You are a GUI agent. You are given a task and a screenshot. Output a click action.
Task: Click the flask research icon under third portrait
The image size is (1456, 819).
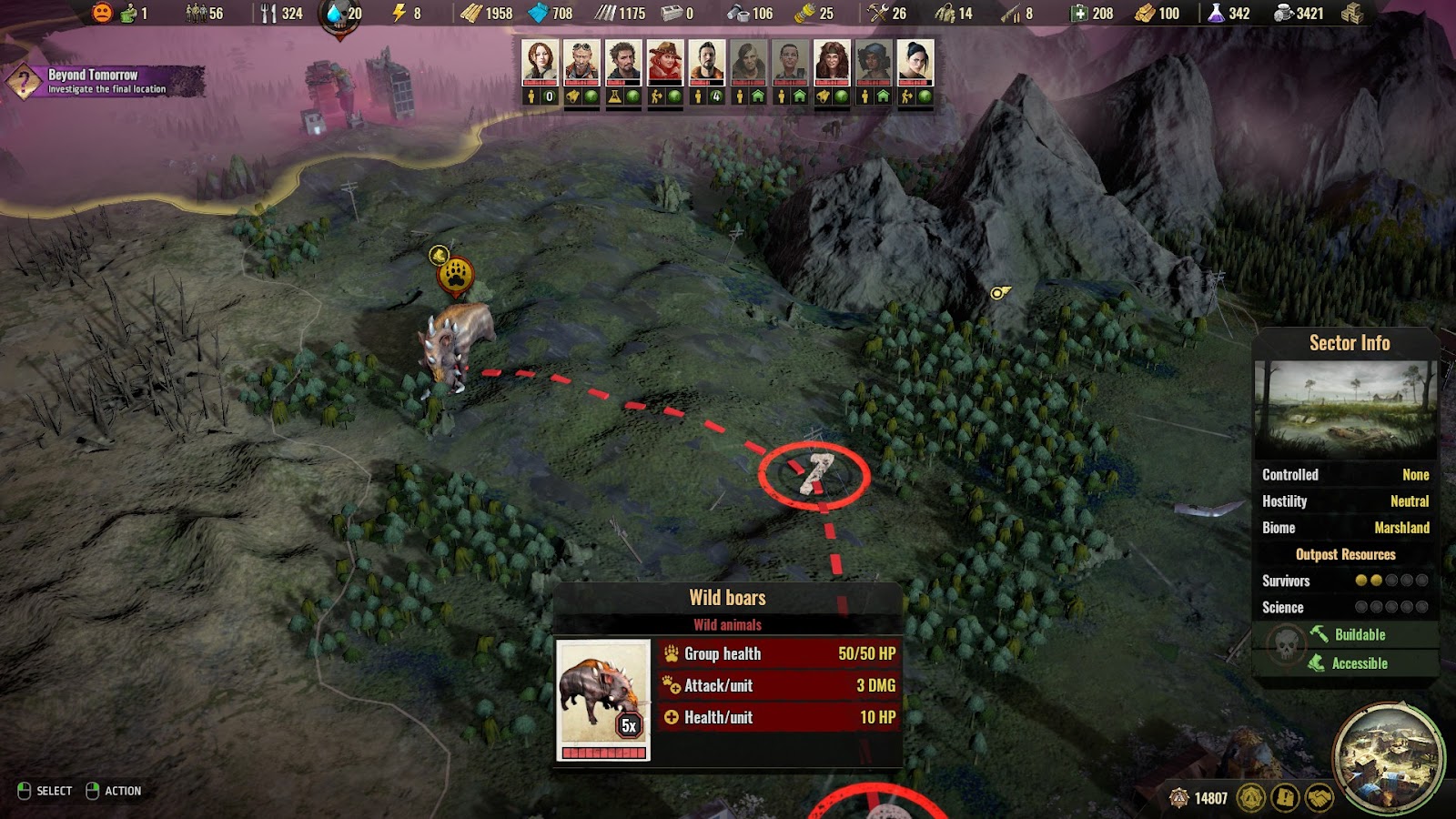(x=615, y=96)
